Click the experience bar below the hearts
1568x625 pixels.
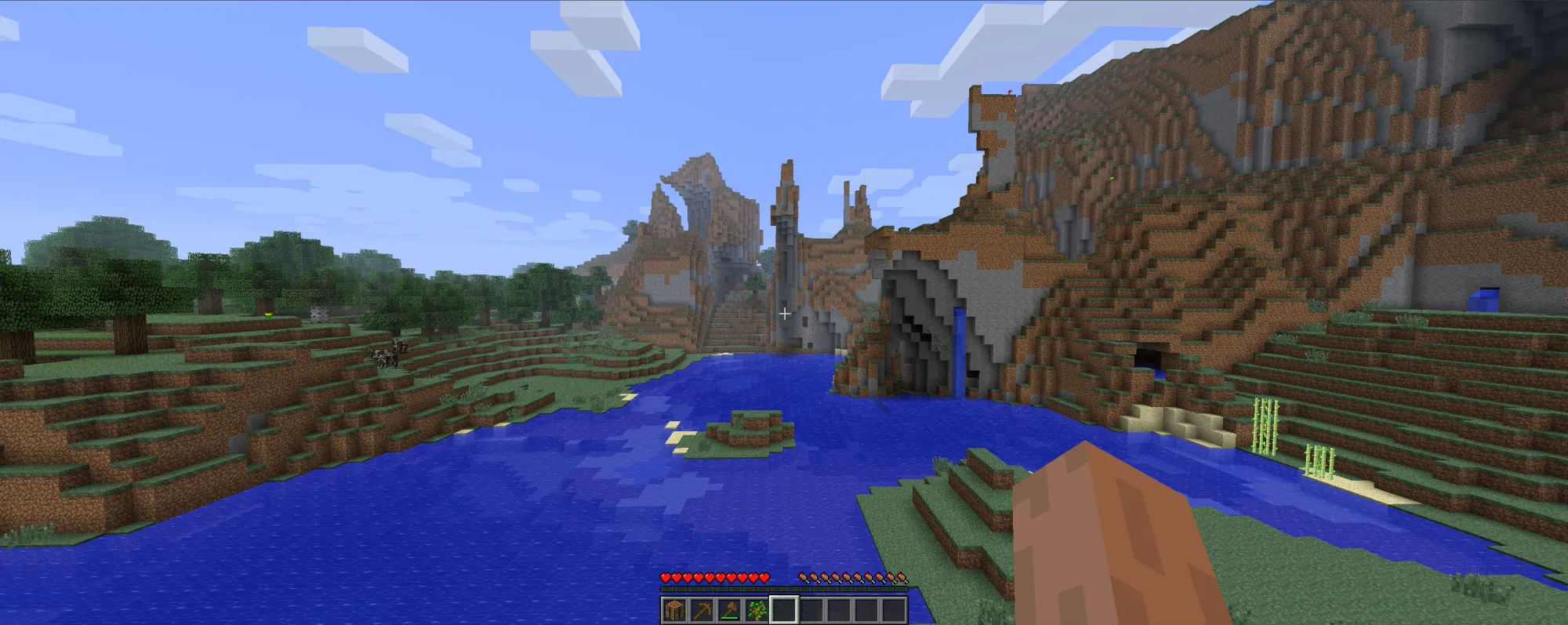784,590
